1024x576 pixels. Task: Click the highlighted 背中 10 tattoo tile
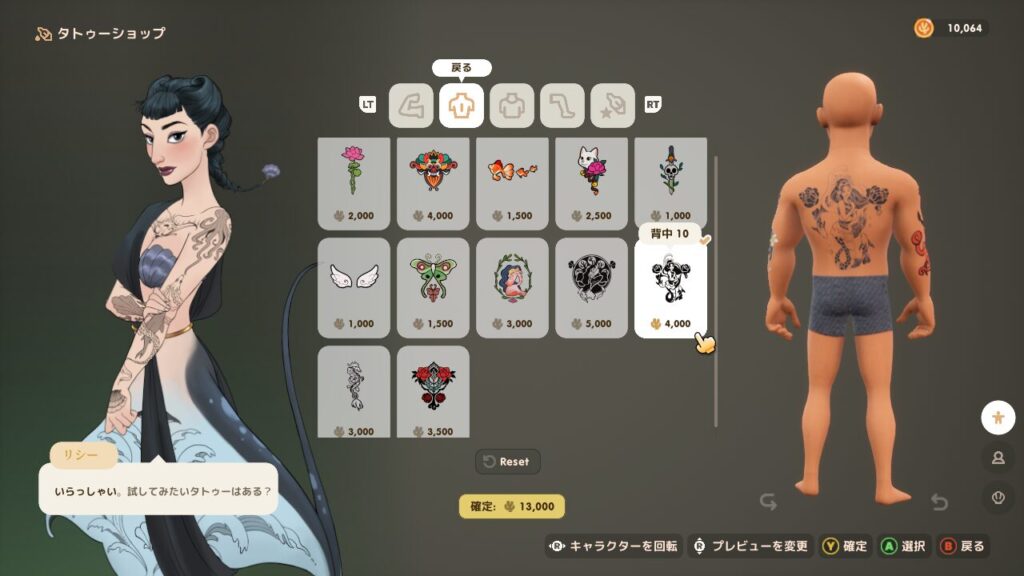pyautogui.click(x=670, y=290)
